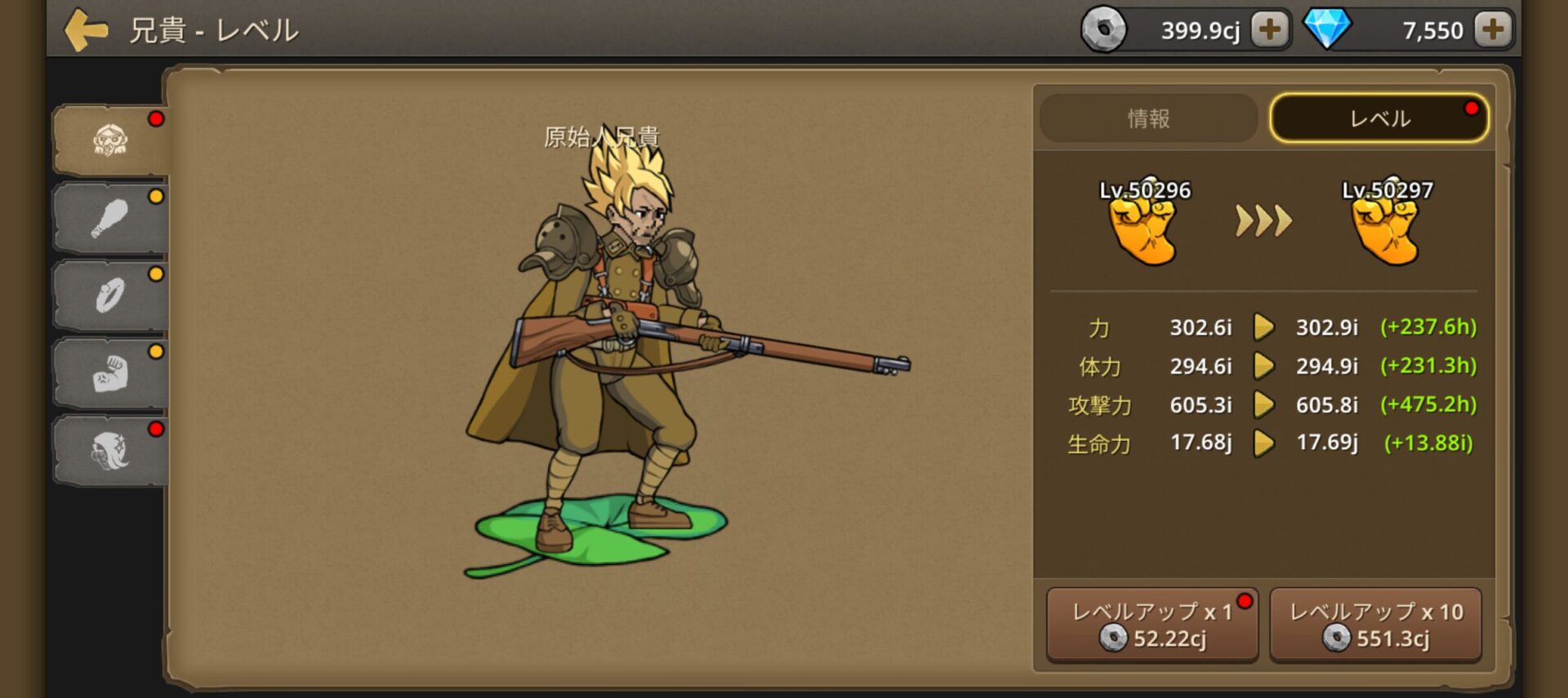Add more coins with the plus button
The image size is (1568, 698).
pyautogui.click(x=1269, y=30)
